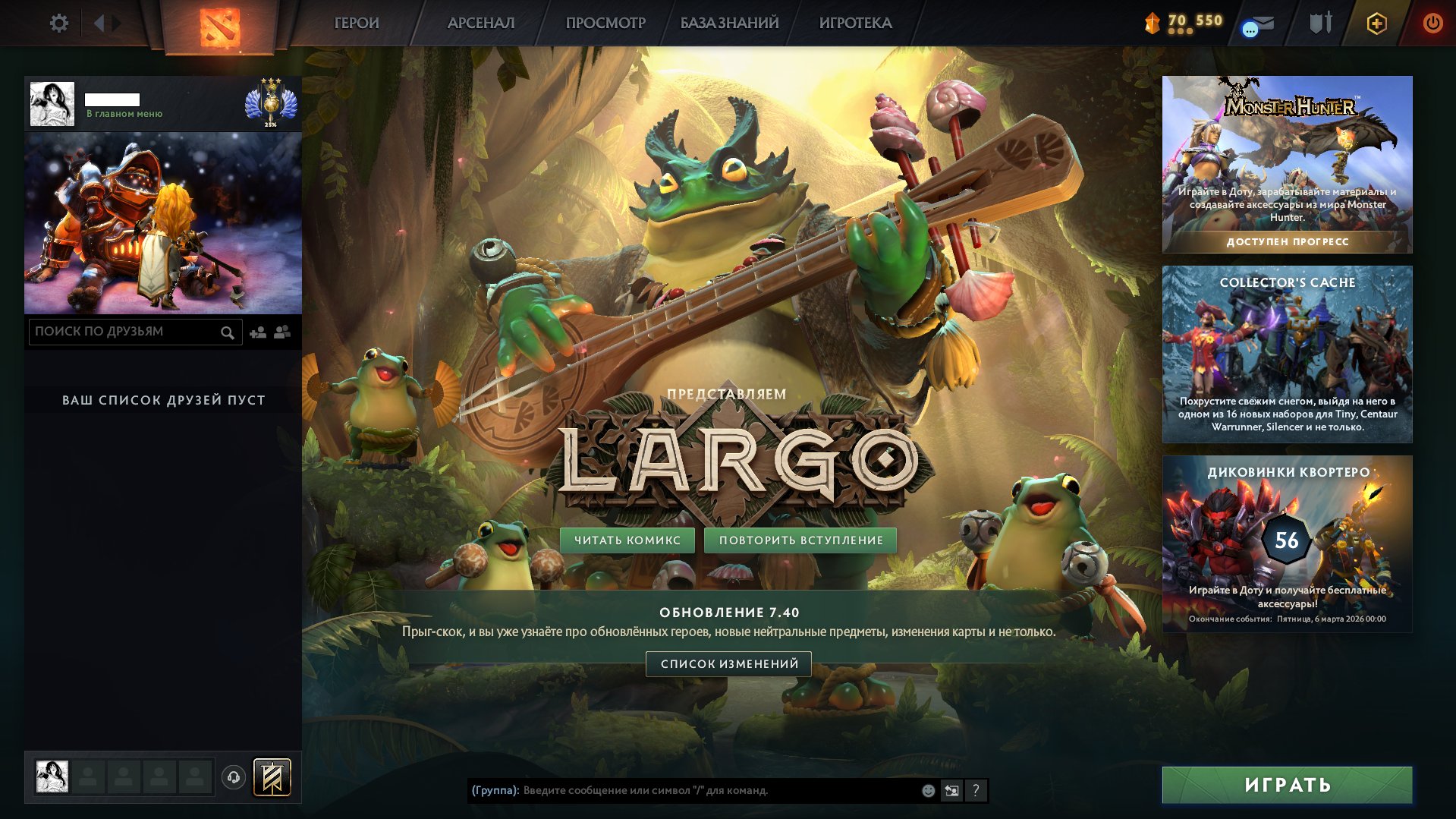Open friend requests icon next to add-friend
The image size is (1456, 819).
pyautogui.click(x=282, y=332)
